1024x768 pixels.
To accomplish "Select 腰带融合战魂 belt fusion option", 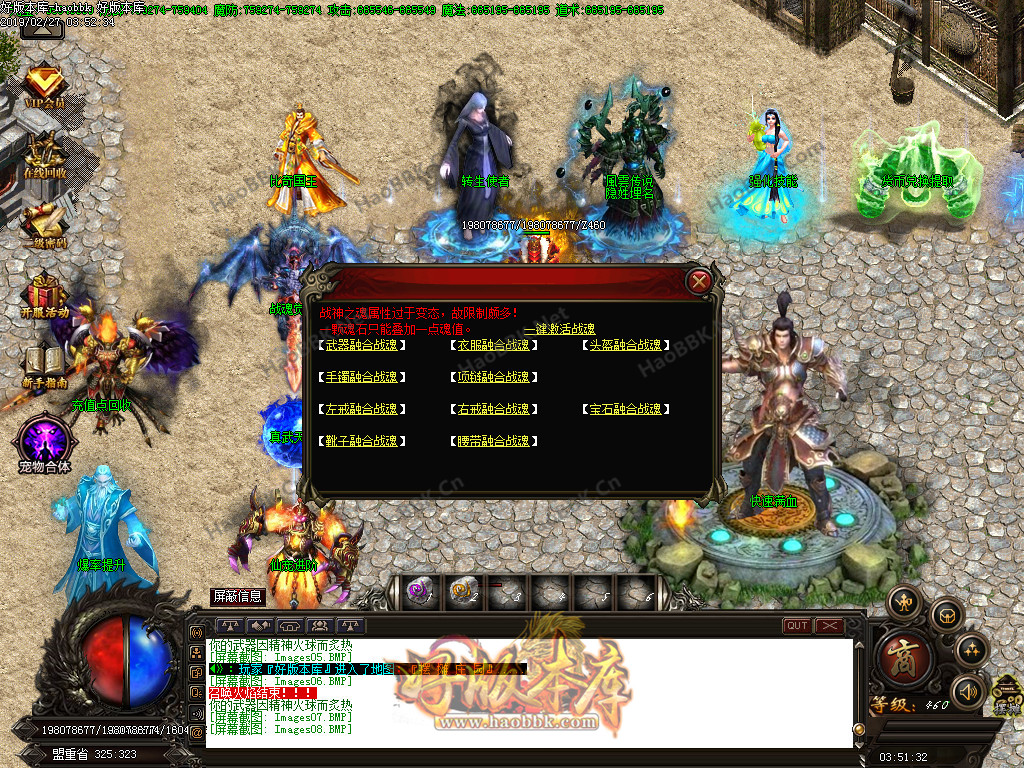I will [493, 441].
